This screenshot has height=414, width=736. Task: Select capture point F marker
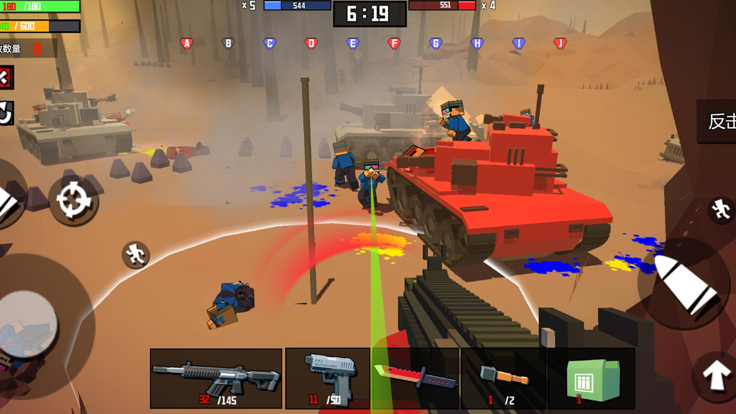(393, 44)
